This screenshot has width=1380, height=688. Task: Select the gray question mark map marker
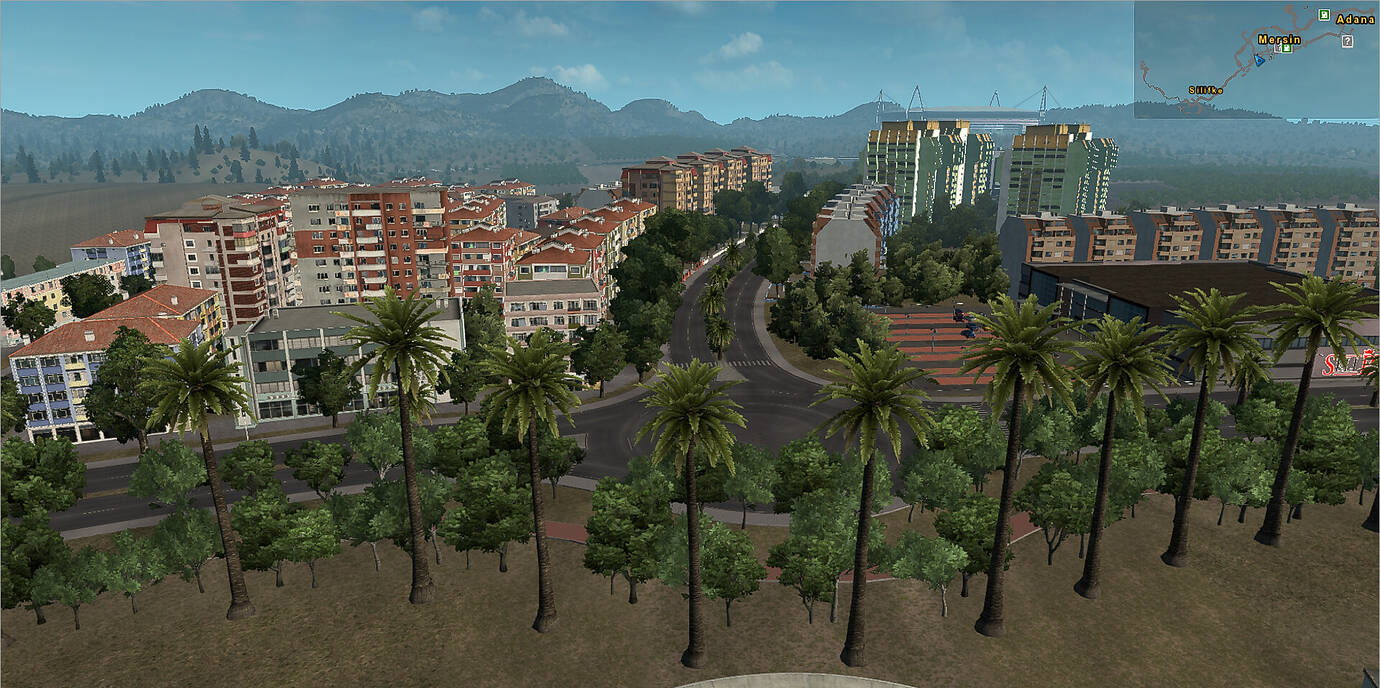(1347, 41)
